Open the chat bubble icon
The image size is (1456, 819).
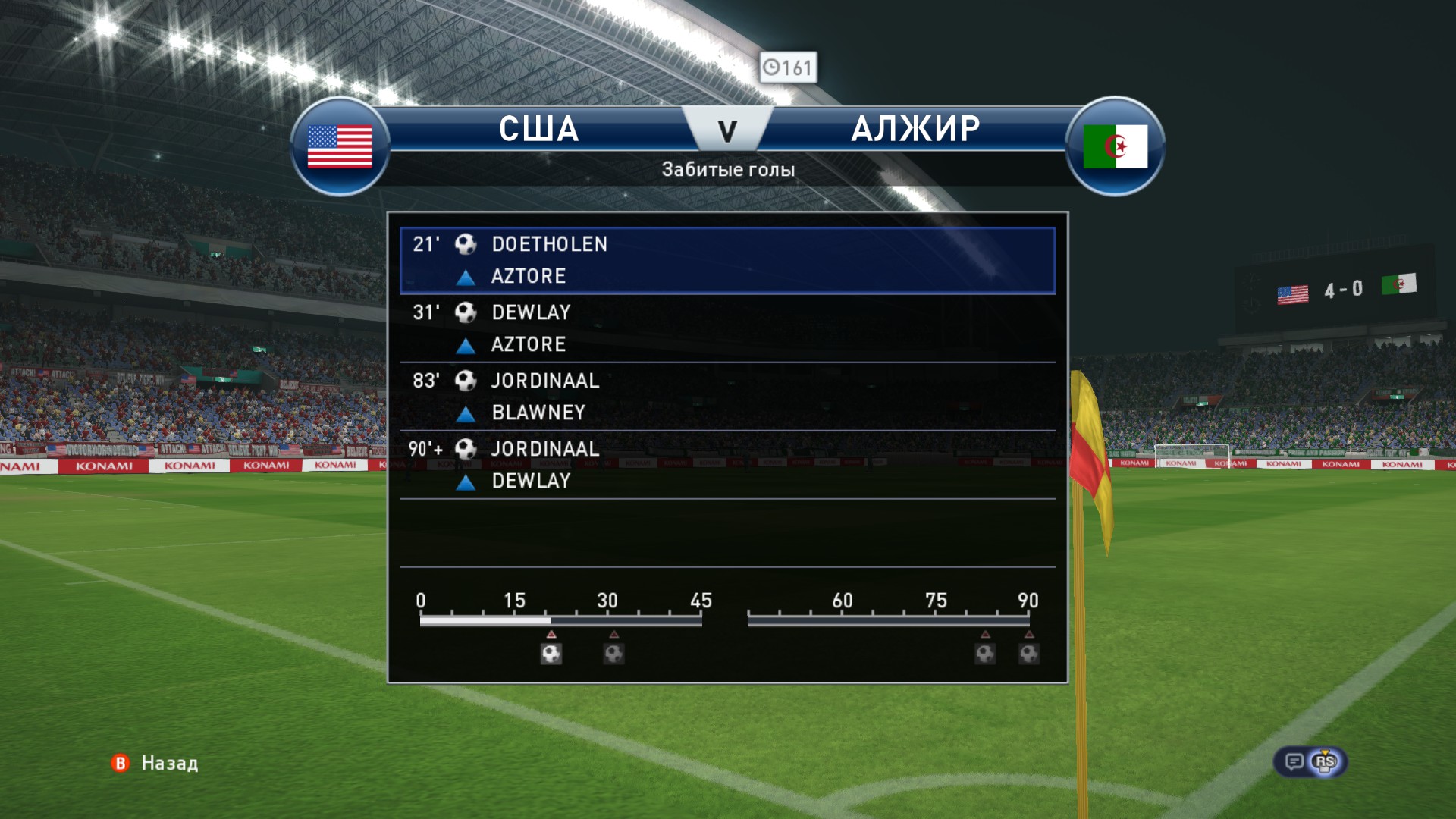click(1294, 761)
